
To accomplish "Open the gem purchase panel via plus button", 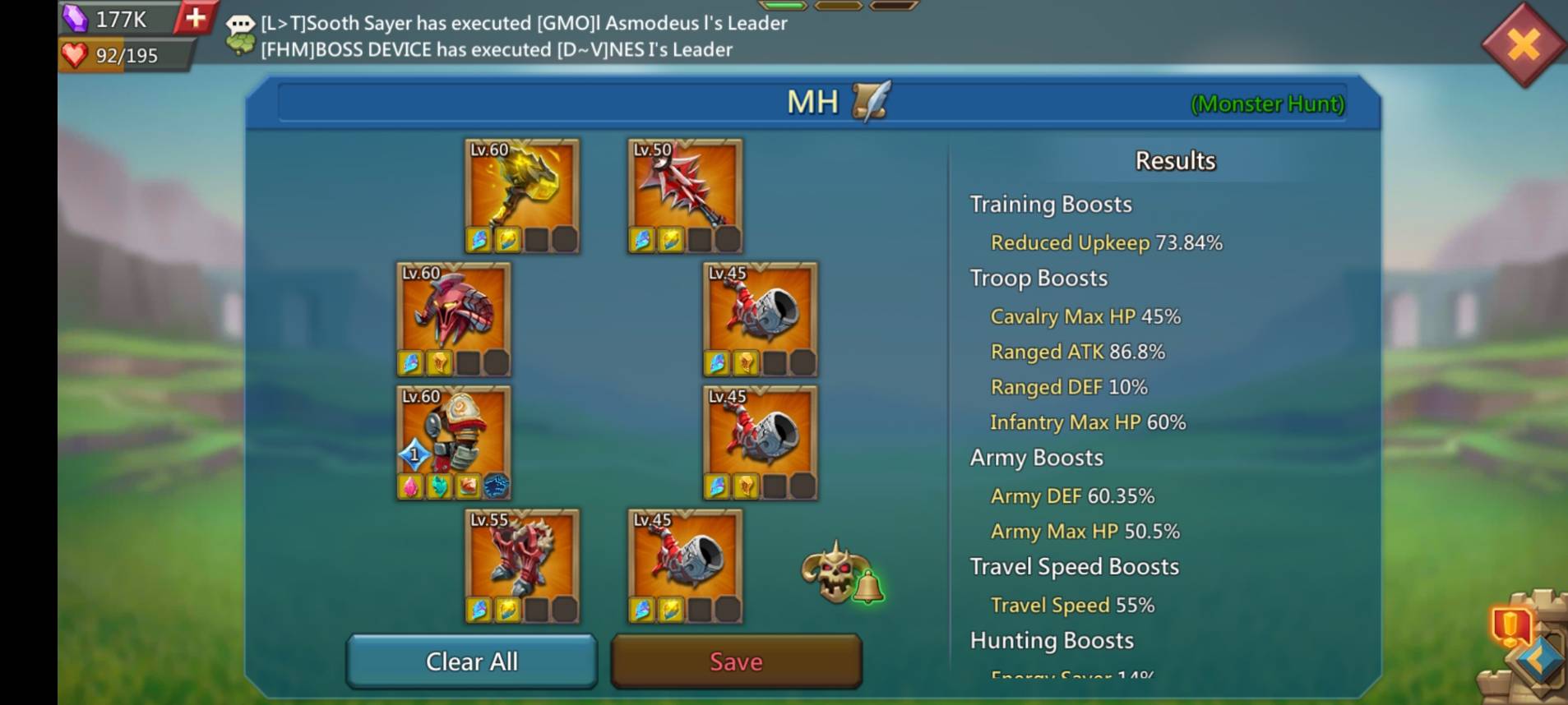I will coord(195,18).
